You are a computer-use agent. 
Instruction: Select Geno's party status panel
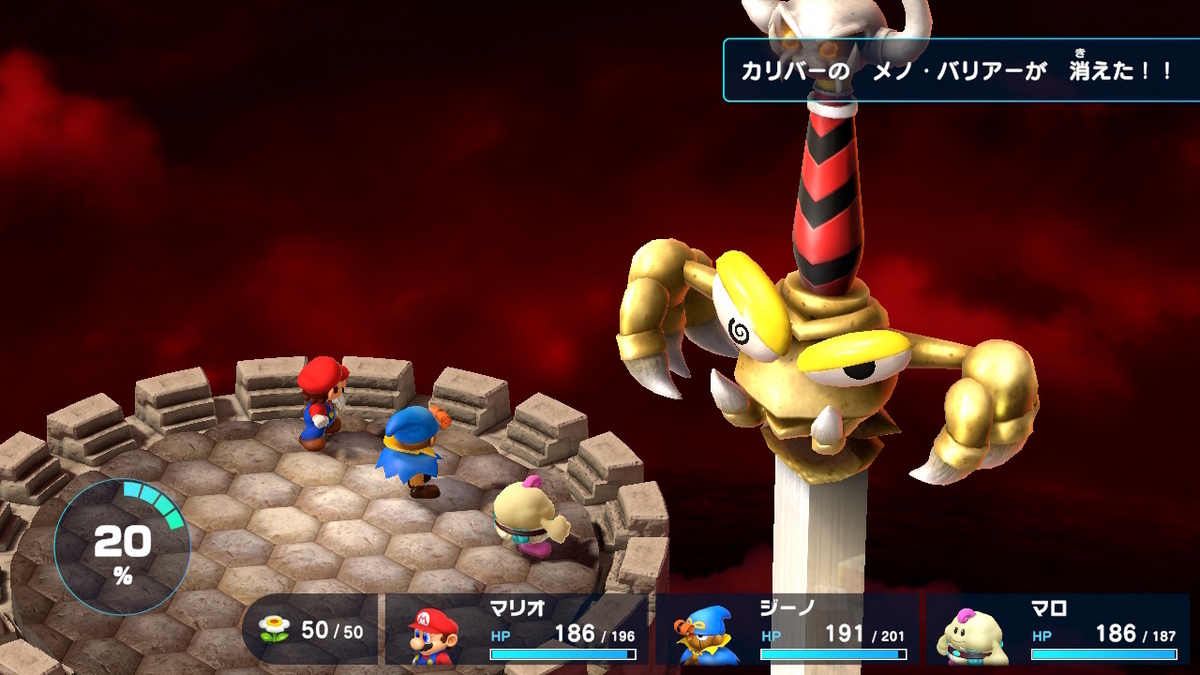click(x=787, y=631)
